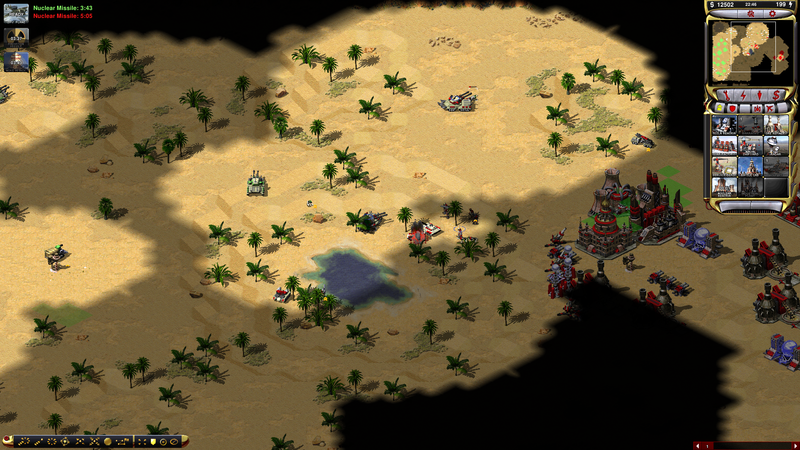800x450 pixels.
Task: Select the Nuclear Missile superweapon icon
Action: pyautogui.click(x=16, y=36)
